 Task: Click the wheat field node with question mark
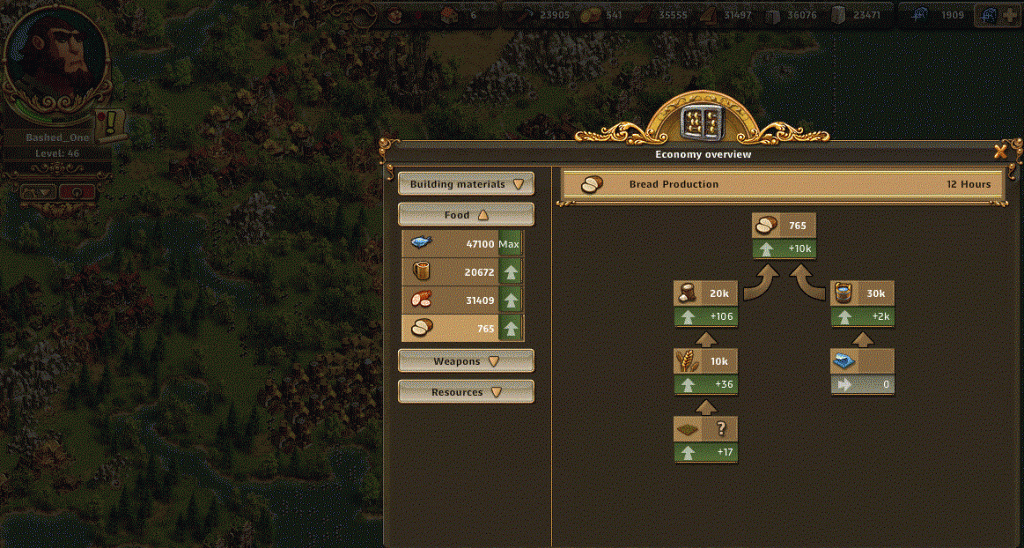click(x=707, y=430)
